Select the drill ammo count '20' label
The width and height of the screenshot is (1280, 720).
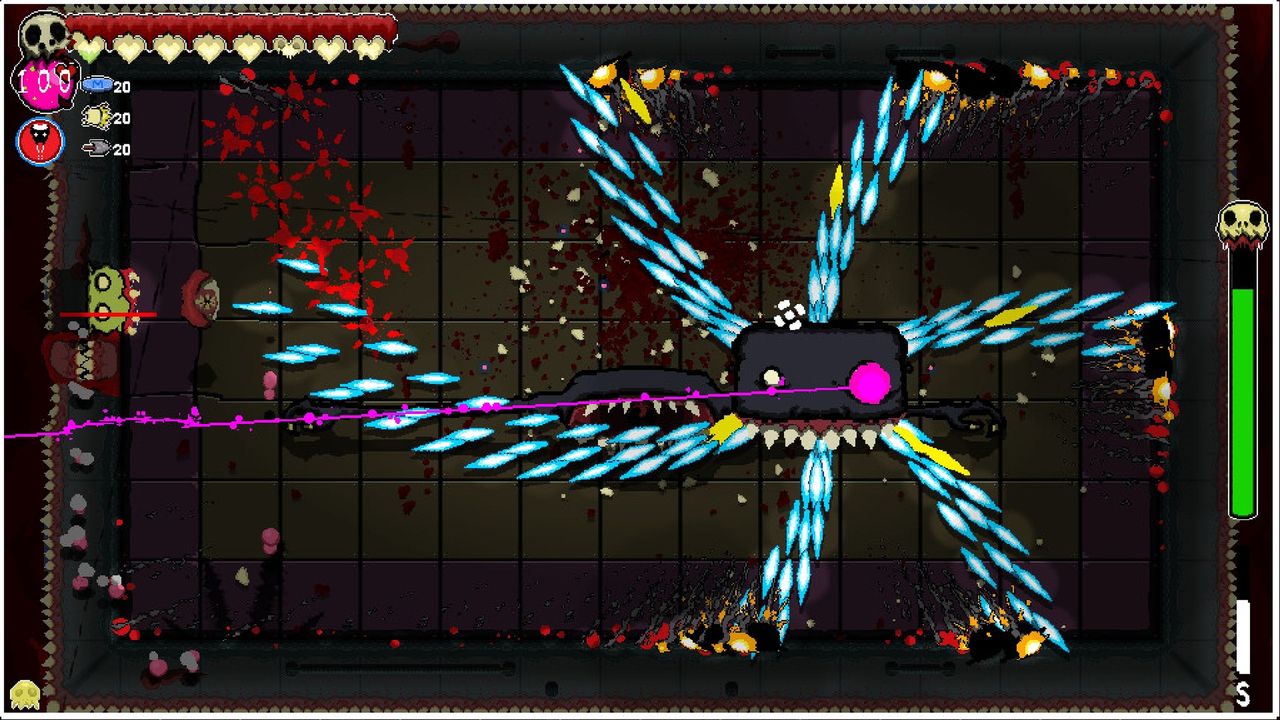coord(122,148)
